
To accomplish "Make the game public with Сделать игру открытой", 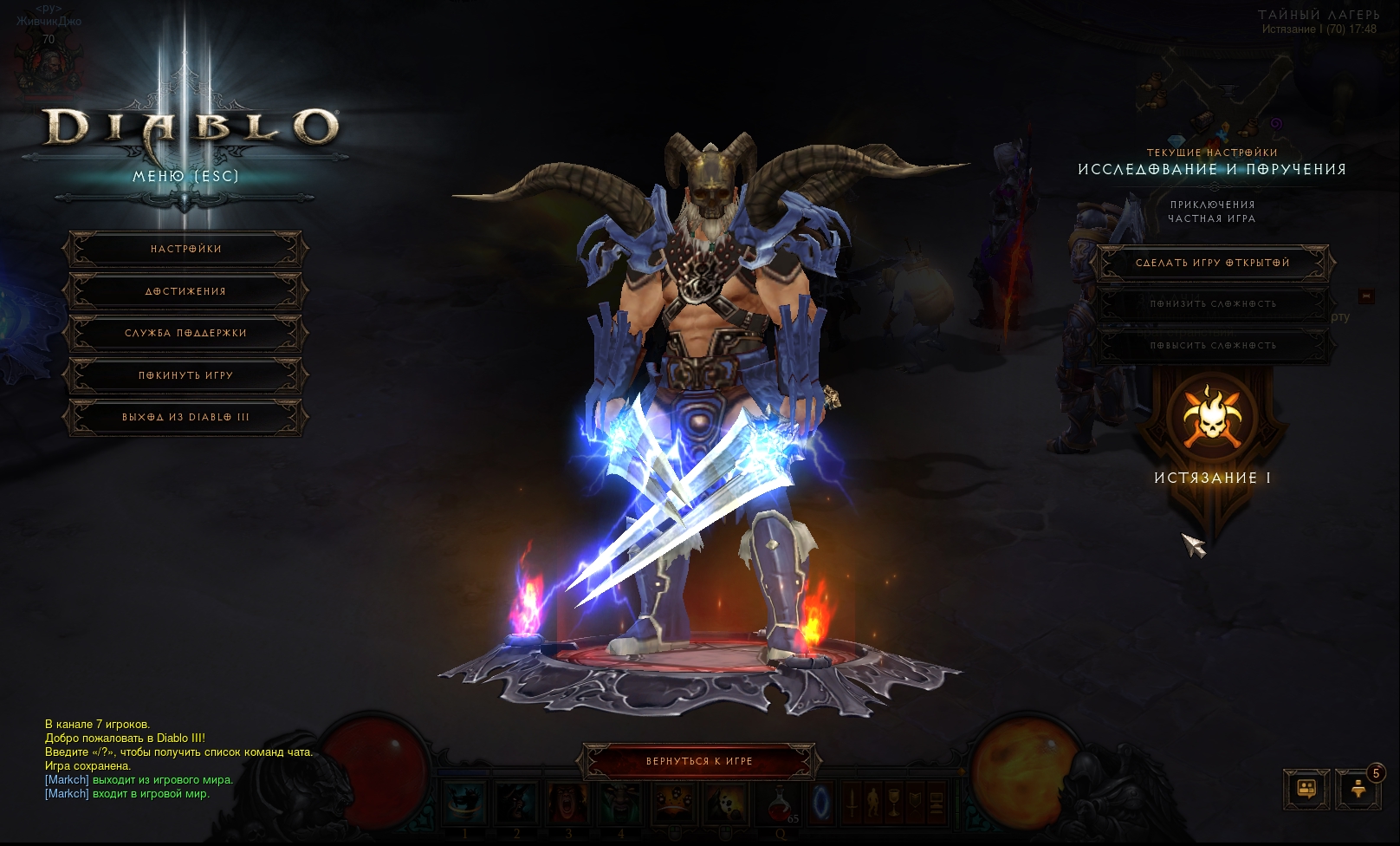I will tap(1212, 264).
